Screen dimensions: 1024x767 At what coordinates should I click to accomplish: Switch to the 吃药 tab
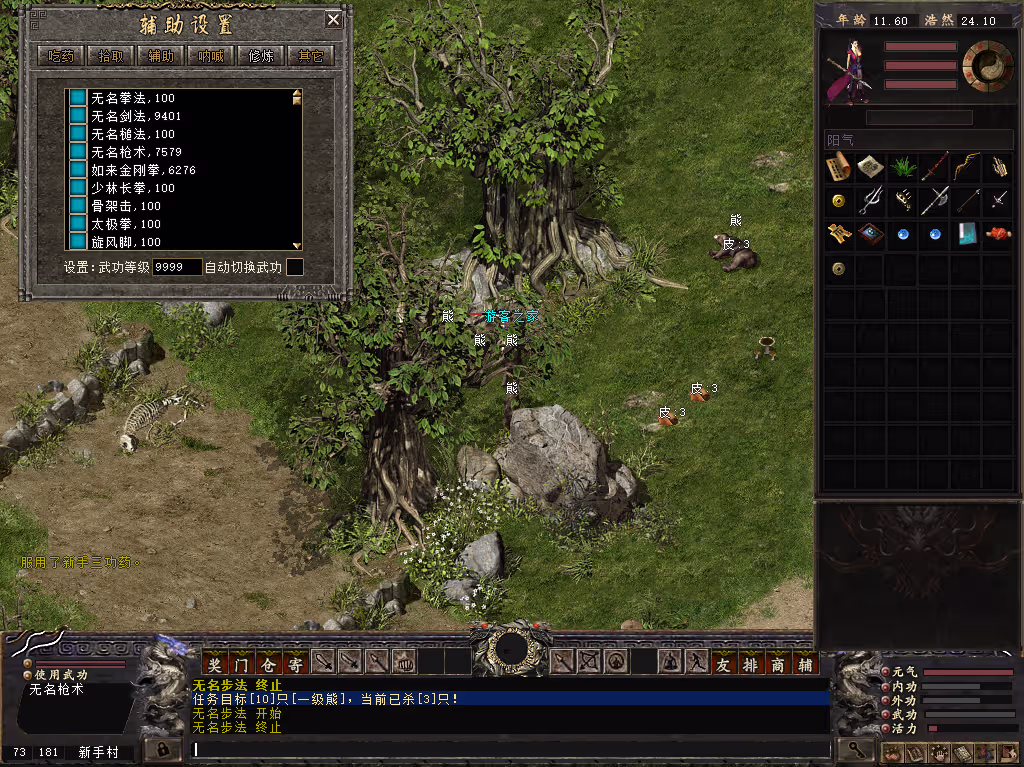61,56
